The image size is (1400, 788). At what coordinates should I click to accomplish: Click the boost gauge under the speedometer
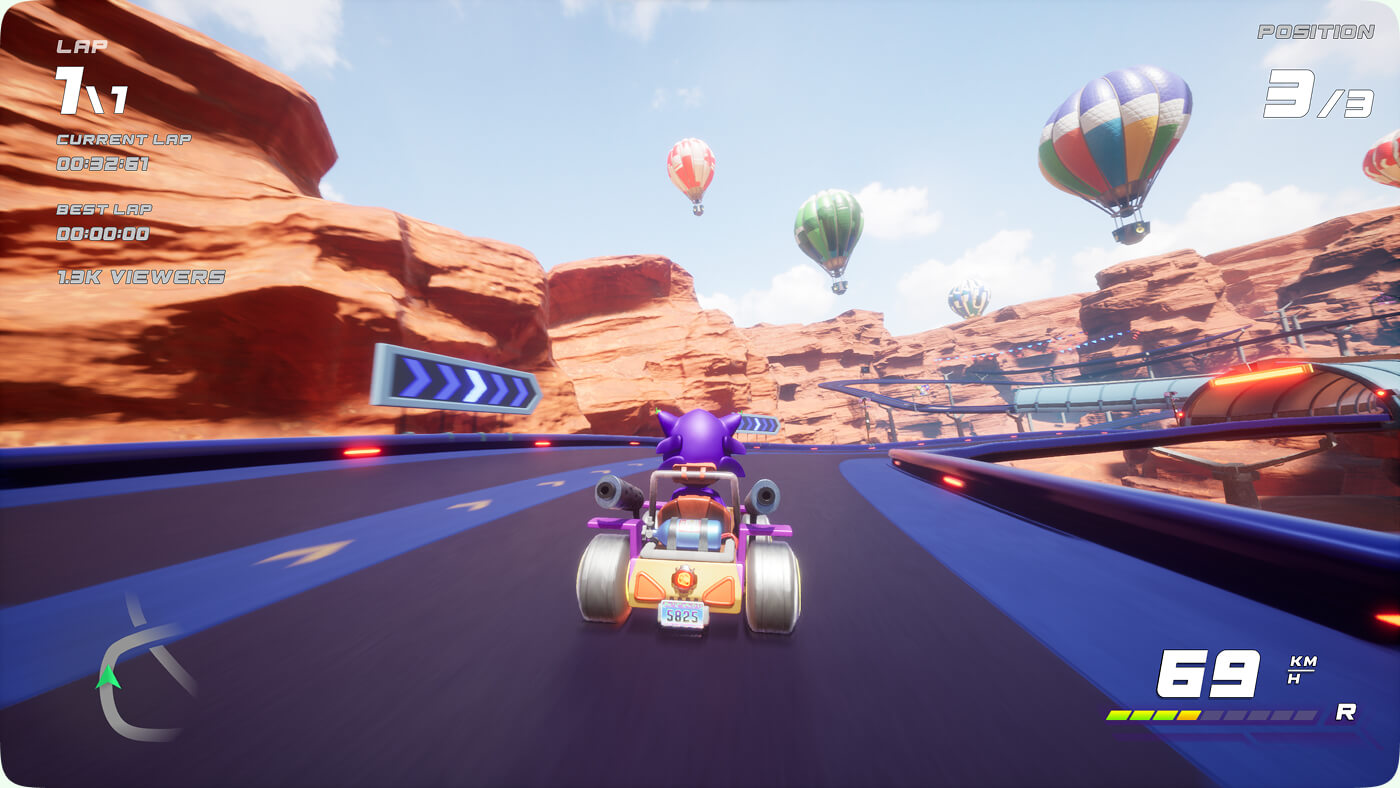pyautogui.click(x=1210, y=715)
